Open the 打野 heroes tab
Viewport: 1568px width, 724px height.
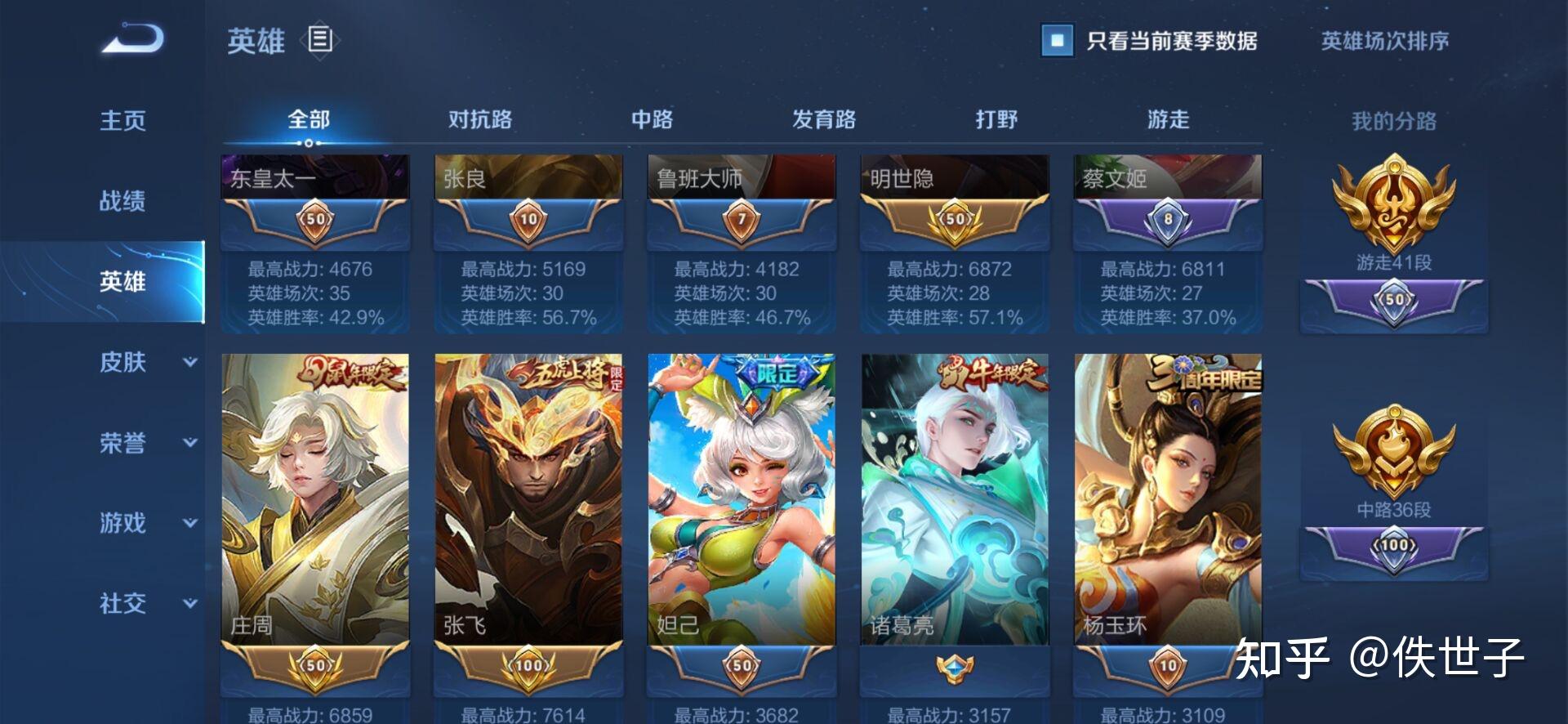(x=995, y=119)
